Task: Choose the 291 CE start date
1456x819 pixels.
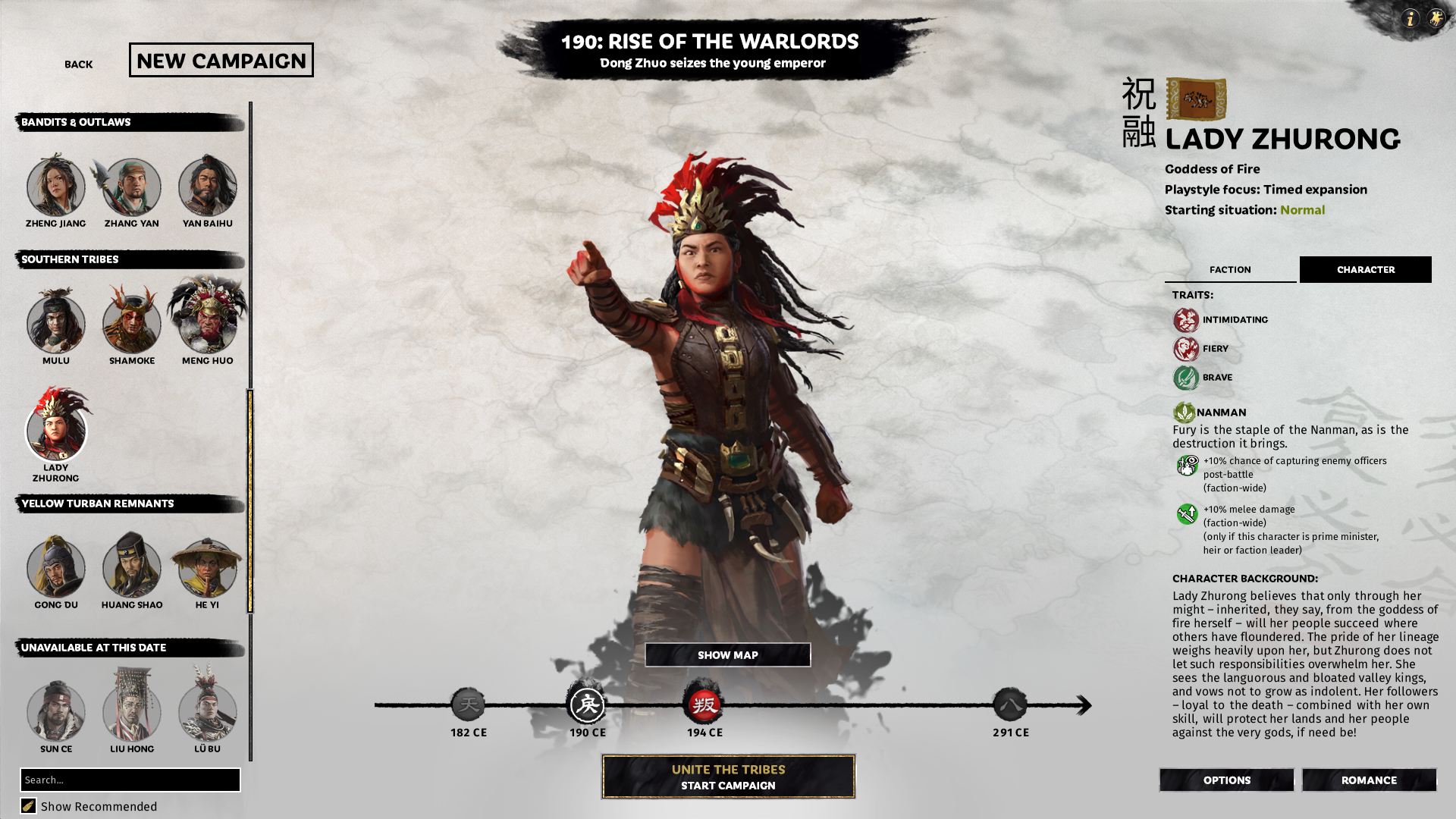Action: coord(1011,705)
